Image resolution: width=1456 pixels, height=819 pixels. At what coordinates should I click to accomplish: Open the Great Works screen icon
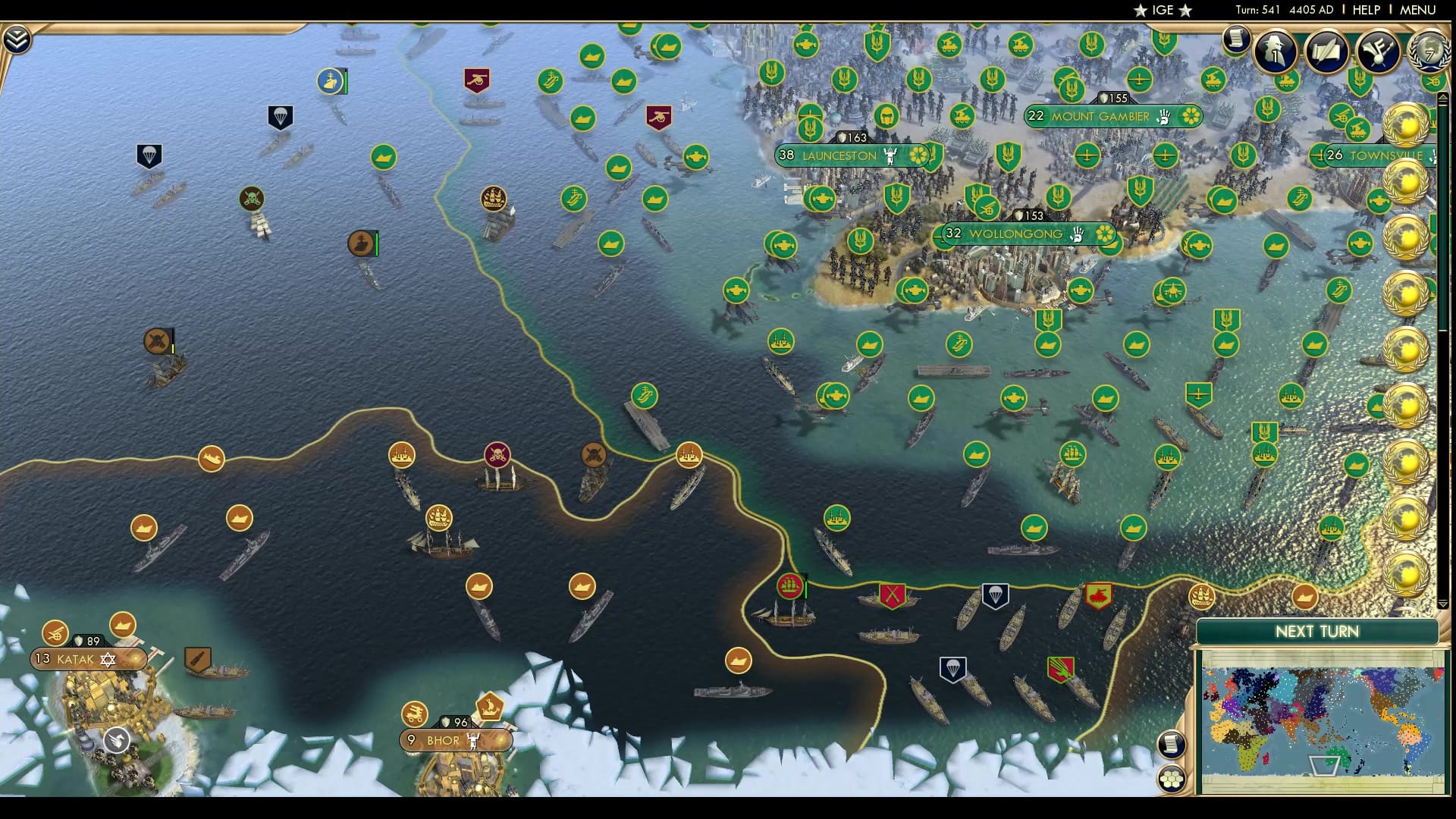[x=1326, y=50]
